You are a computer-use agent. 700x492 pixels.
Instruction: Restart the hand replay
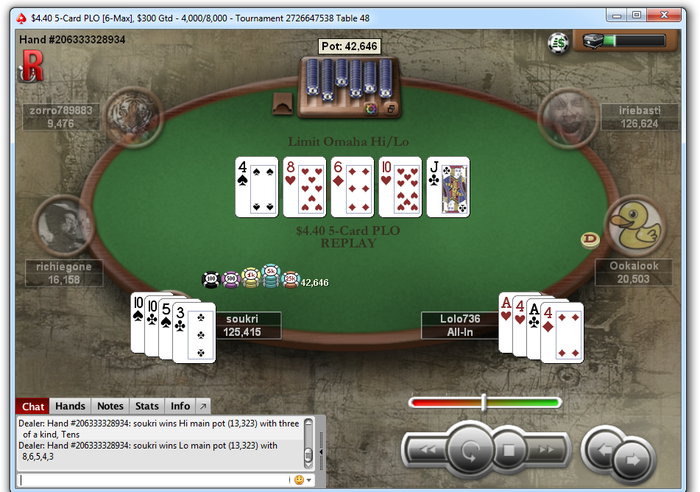[467, 451]
